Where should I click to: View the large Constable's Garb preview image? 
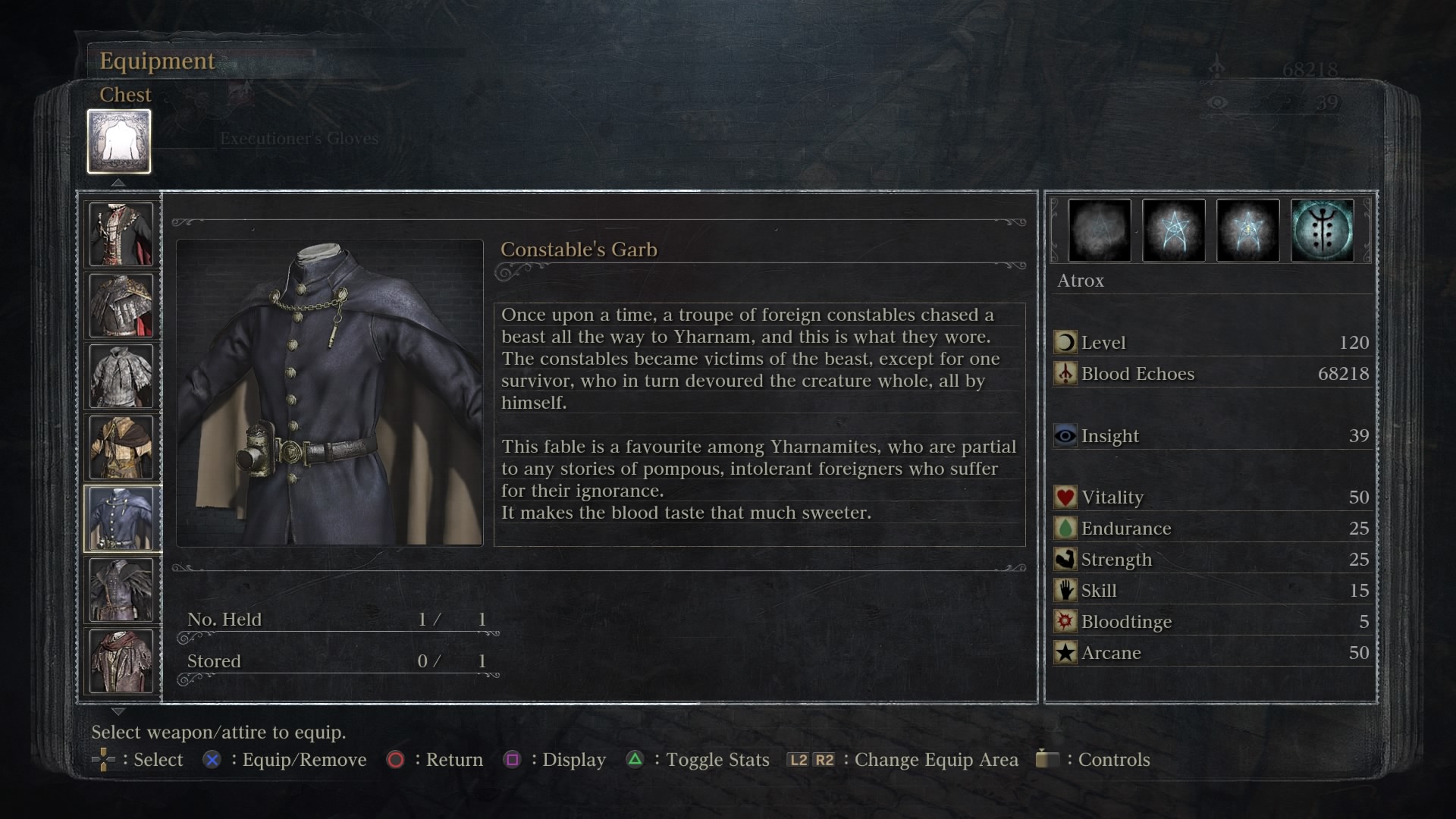point(330,393)
